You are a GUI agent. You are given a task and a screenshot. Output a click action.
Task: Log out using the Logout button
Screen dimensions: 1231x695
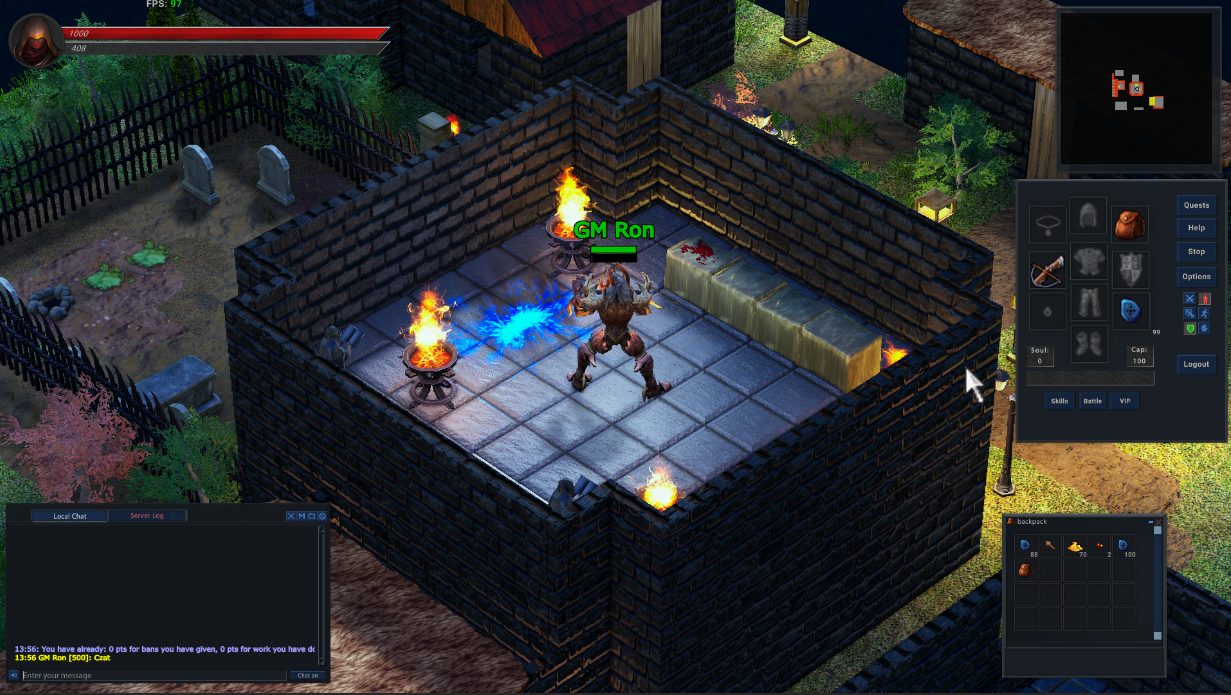click(1196, 364)
